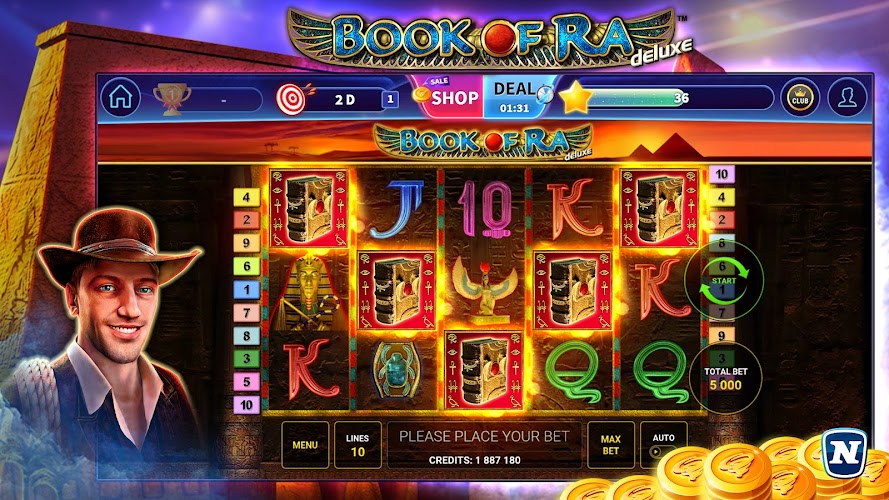The width and height of the screenshot is (889, 500).
Task: Open the coin Shop sale
Action: click(450, 96)
